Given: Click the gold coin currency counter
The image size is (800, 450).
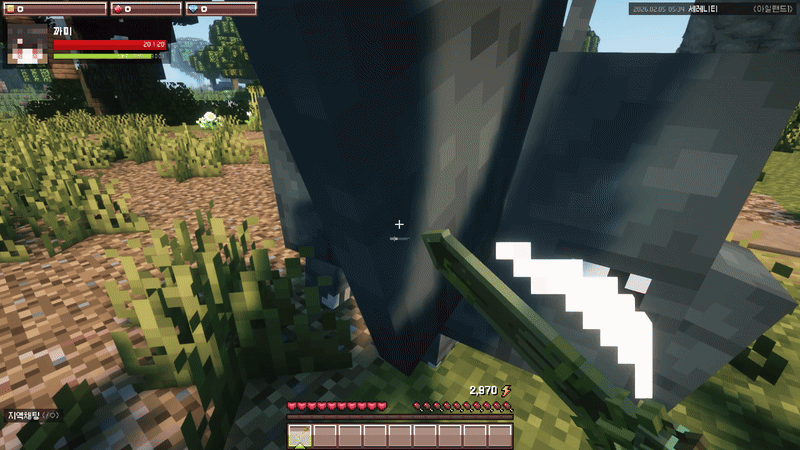Looking at the screenshot, I should [56, 9].
